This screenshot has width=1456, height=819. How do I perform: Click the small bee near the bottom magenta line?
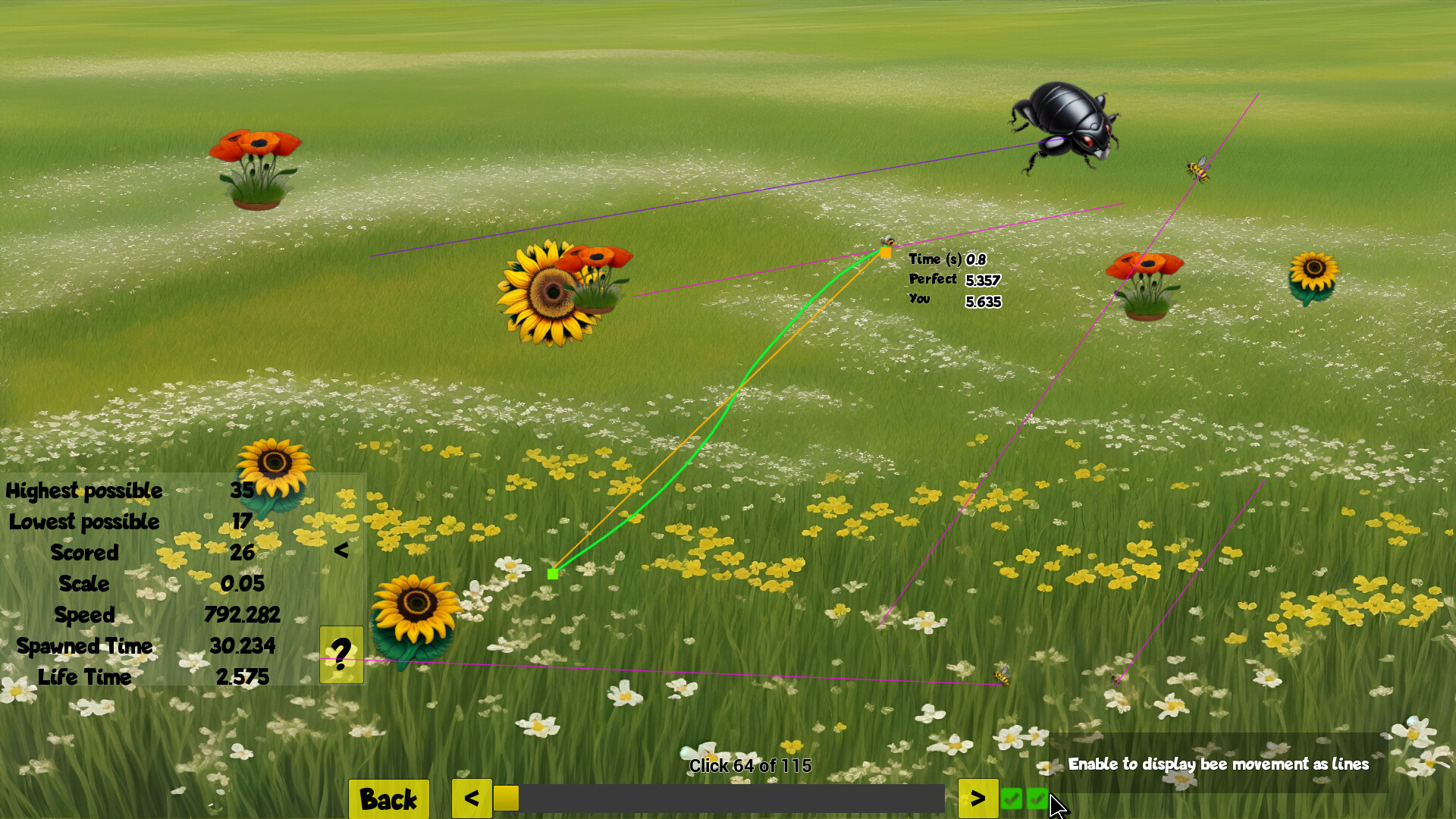[1001, 677]
